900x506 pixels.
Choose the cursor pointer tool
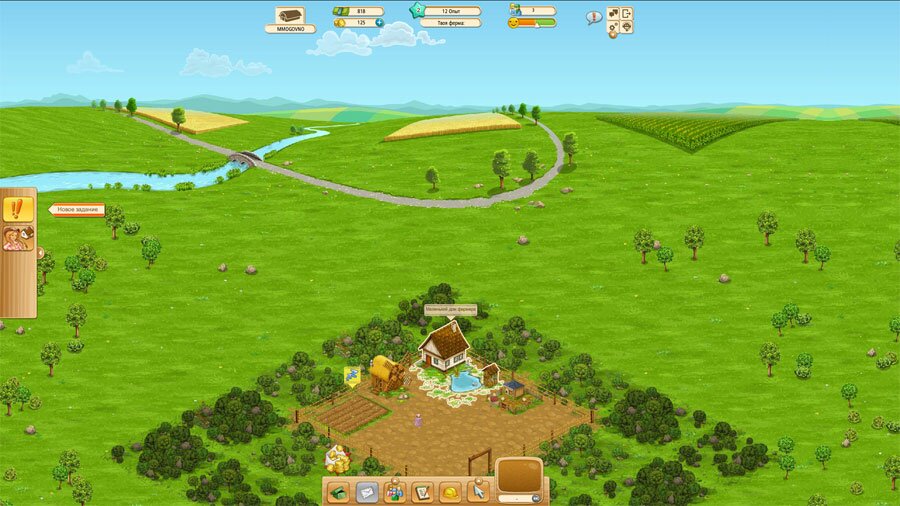tap(479, 491)
